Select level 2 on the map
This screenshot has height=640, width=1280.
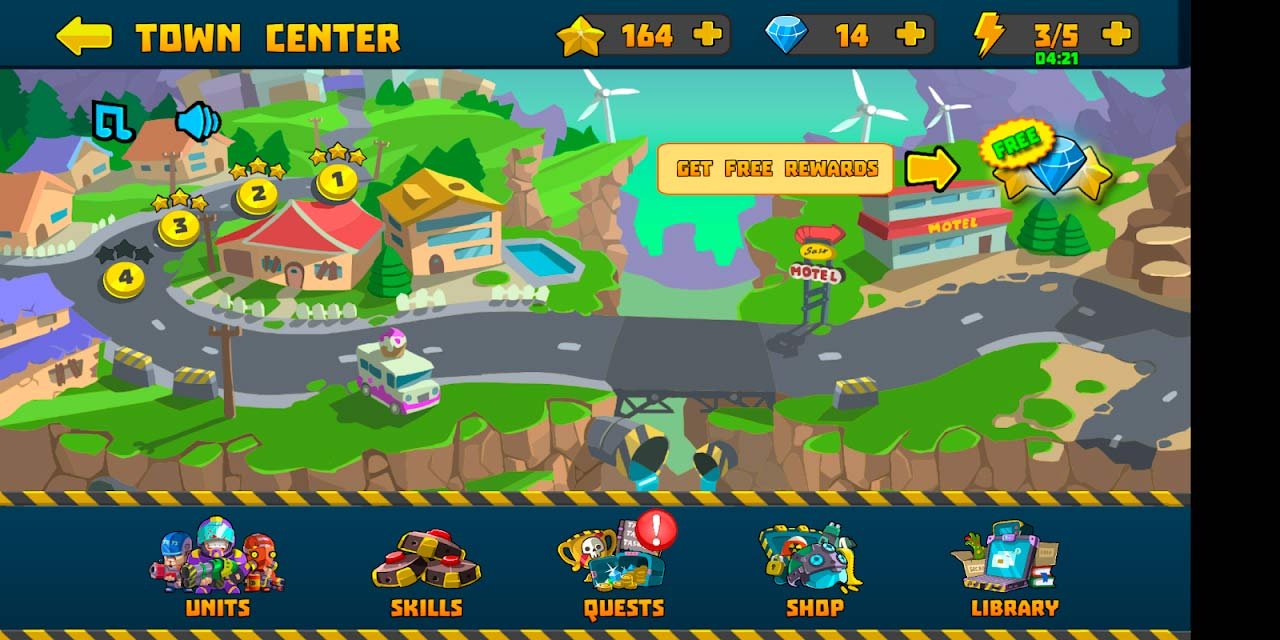[258, 195]
